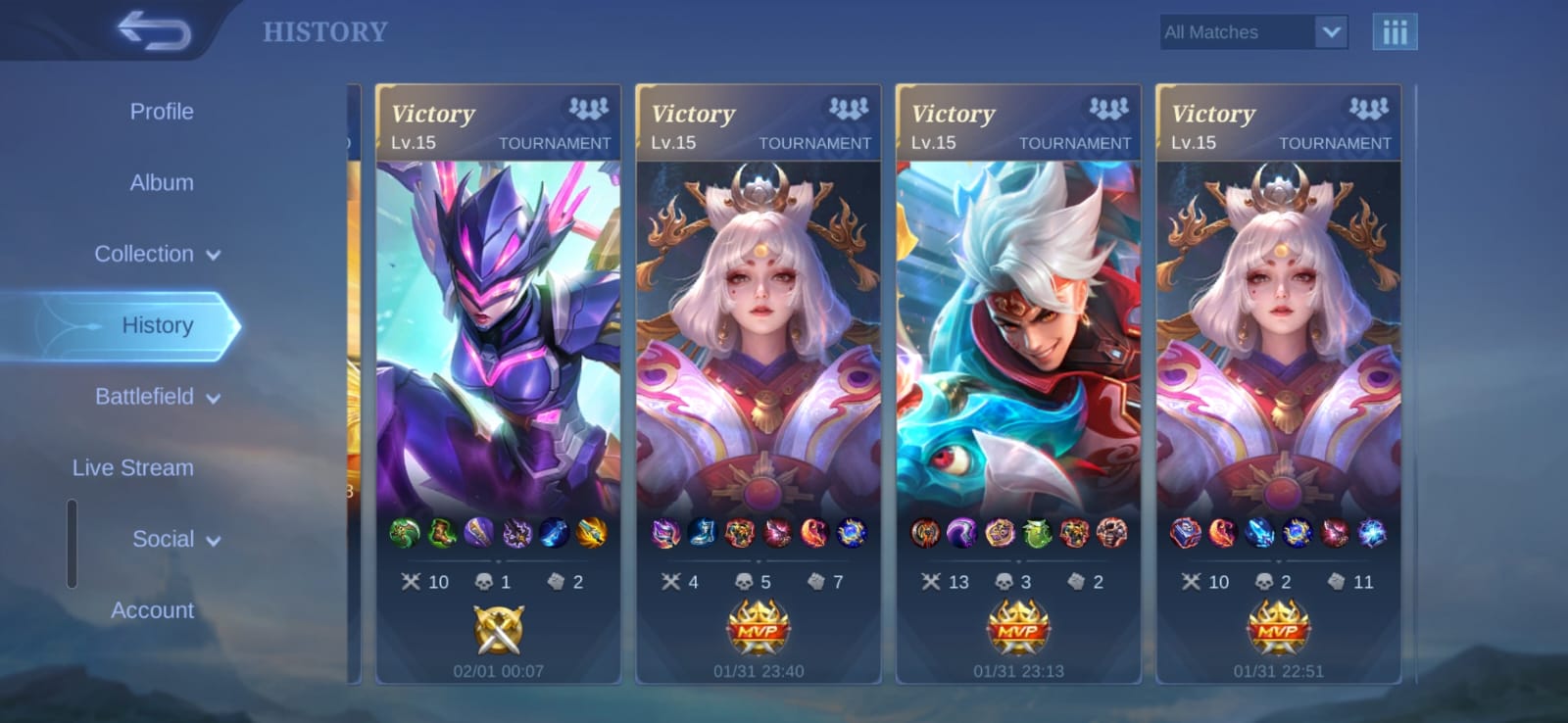Select the History tab
Image resolution: width=1568 pixels, height=723 pixels.
[x=157, y=325]
